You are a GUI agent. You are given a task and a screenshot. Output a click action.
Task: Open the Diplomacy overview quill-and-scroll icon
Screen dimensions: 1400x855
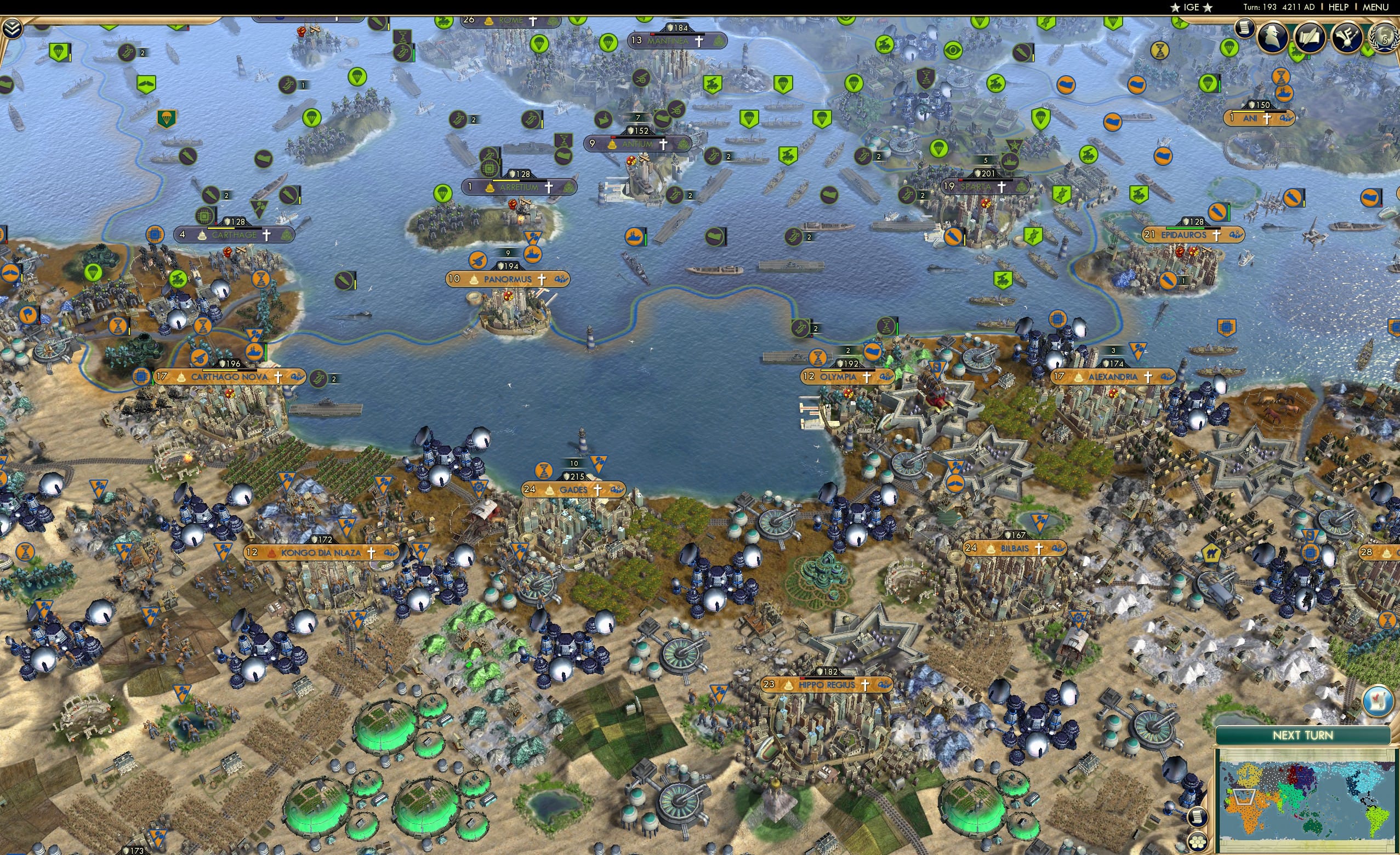pyautogui.click(x=1310, y=37)
